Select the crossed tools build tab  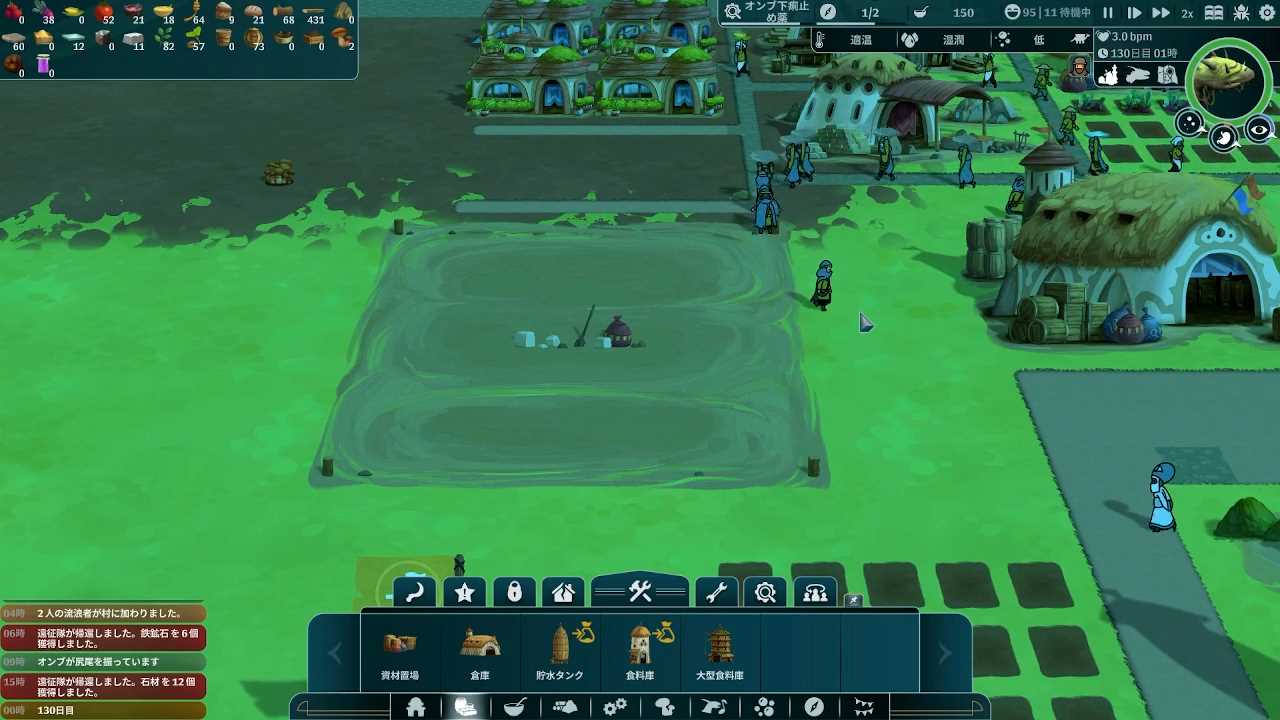[x=640, y=592]
